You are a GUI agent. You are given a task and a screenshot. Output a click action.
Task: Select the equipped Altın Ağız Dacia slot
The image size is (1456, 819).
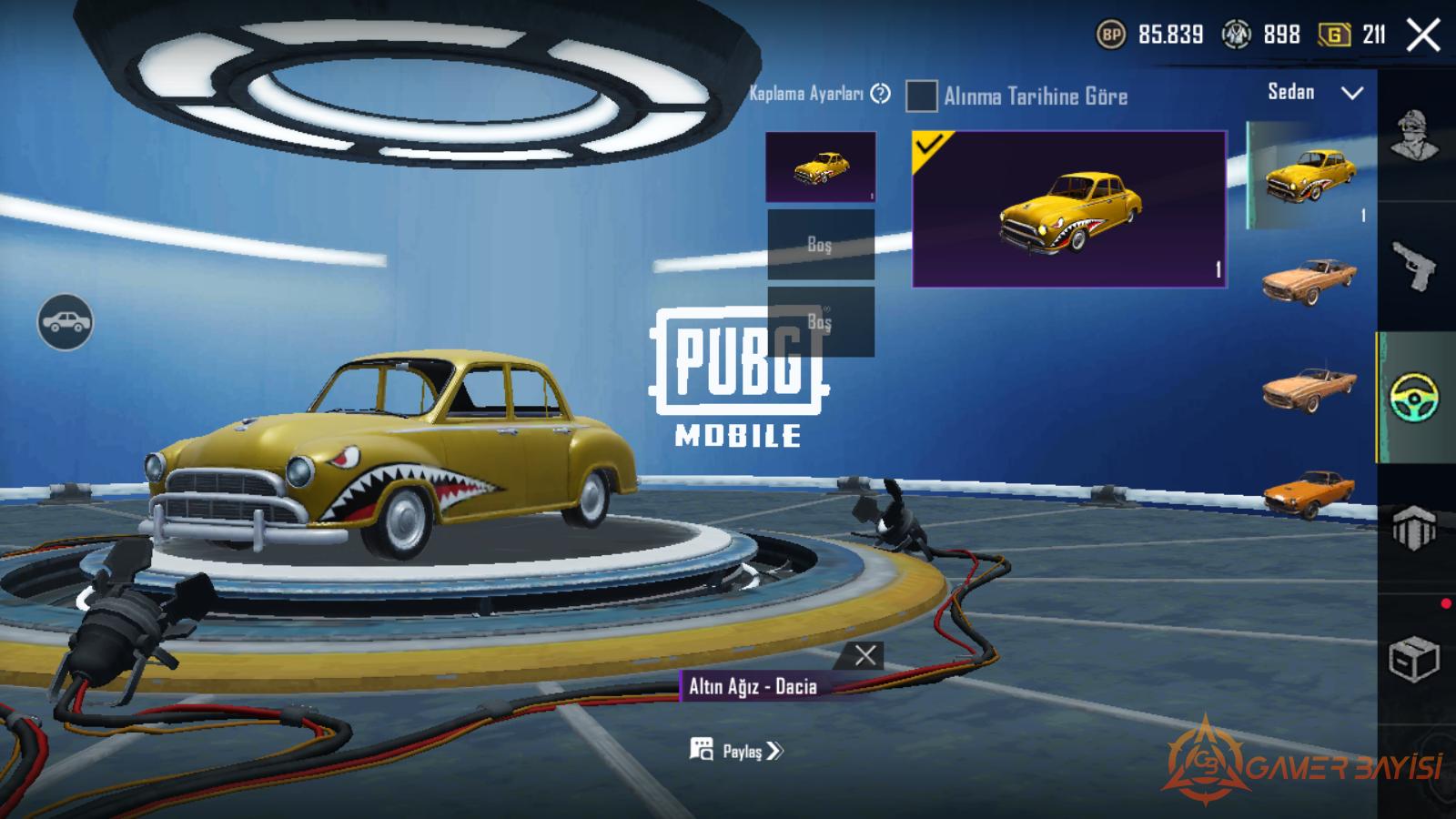821,167
